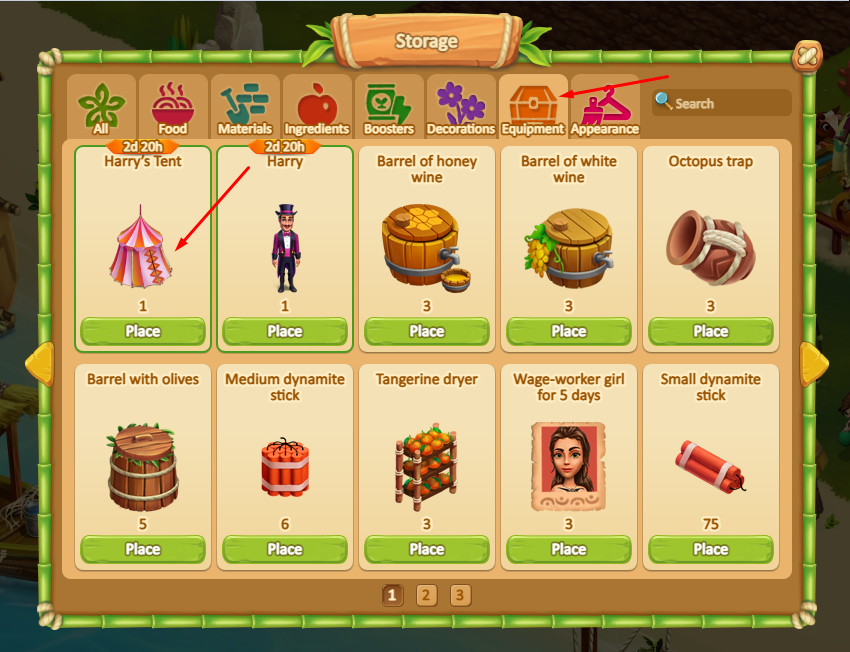Select the Barrel with olives item picture
The width and height of the screenshot is (850, 652).
click(x=143, y=467)
